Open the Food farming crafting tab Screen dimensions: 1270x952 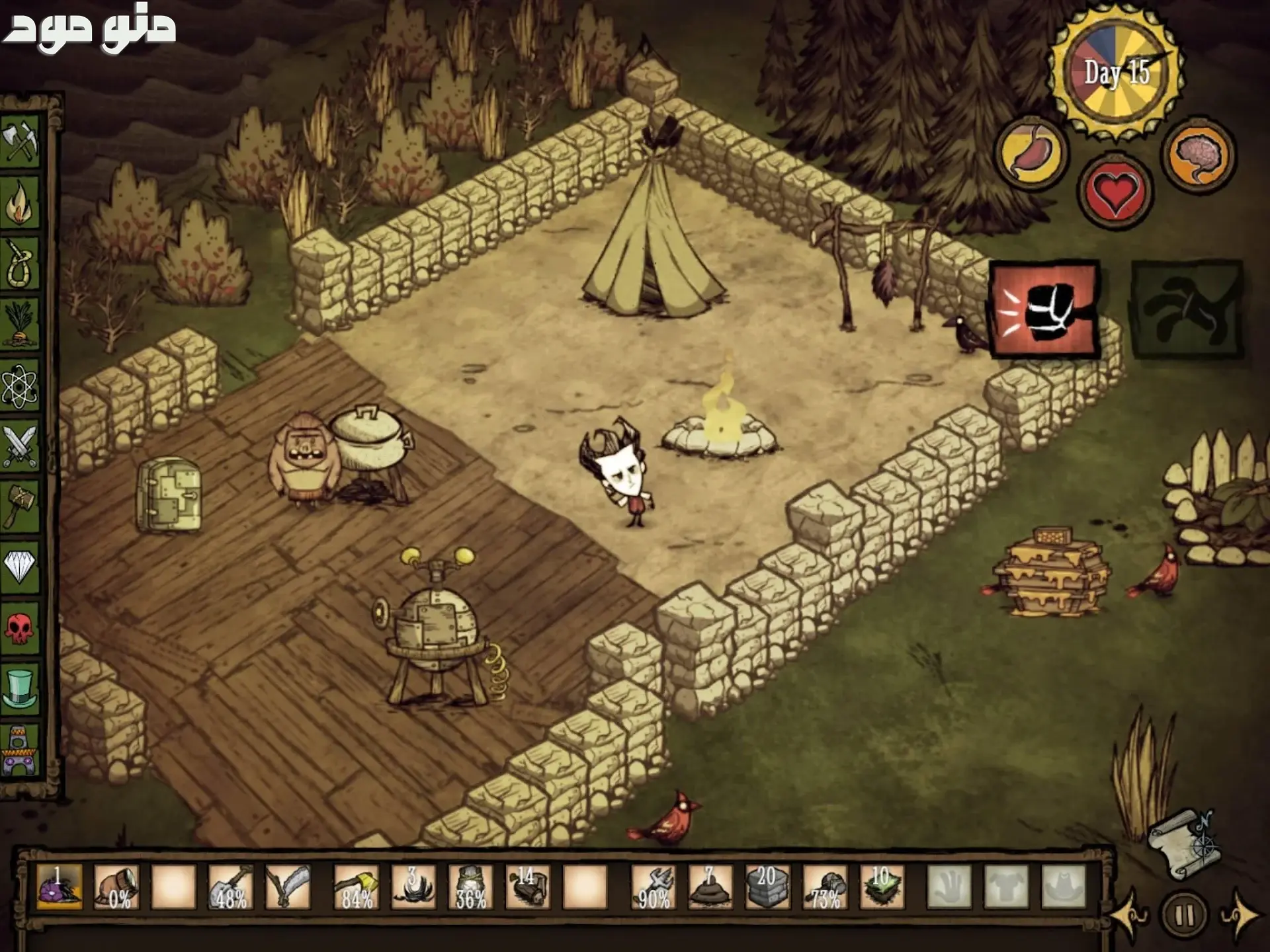(x=20, y=325)
